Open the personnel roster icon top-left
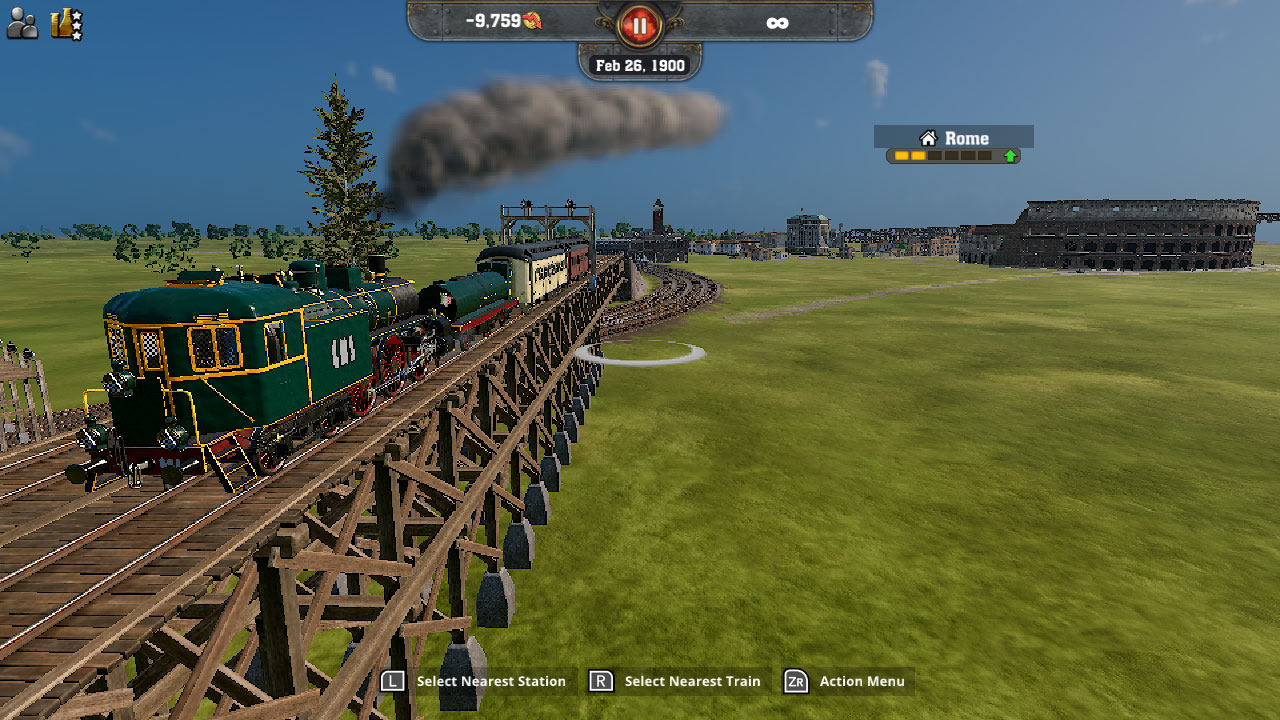The width and height of the screenshot is (1280, 720). coord(24,22)
